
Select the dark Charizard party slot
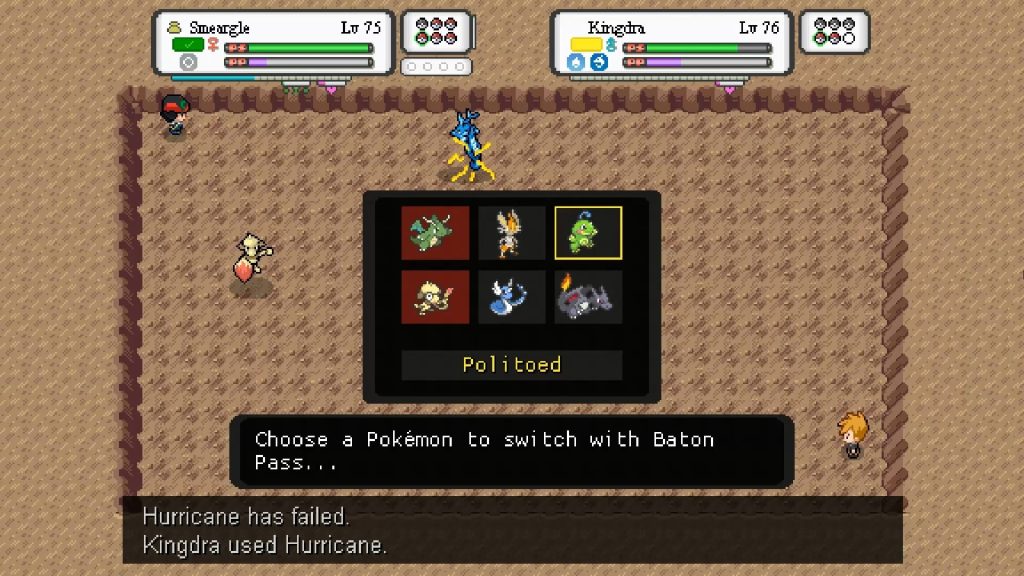588,297
